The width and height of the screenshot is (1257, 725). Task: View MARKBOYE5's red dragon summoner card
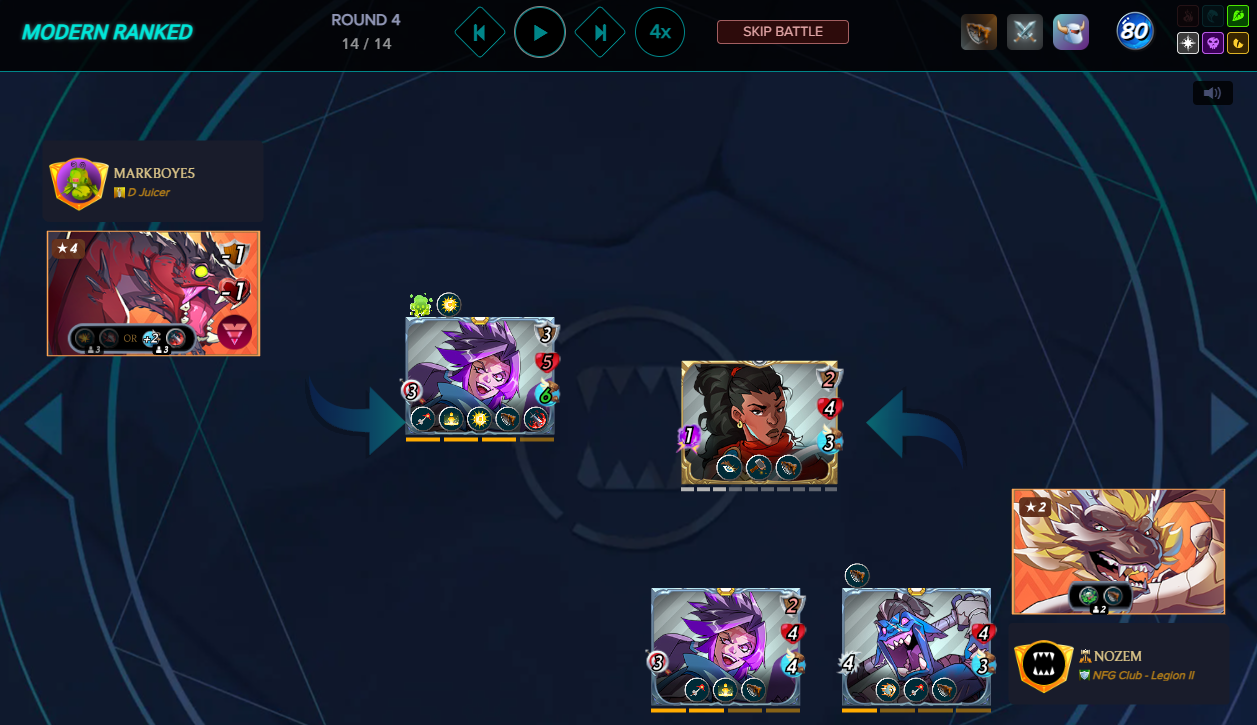pyautogui.click(x=153, y=293)
